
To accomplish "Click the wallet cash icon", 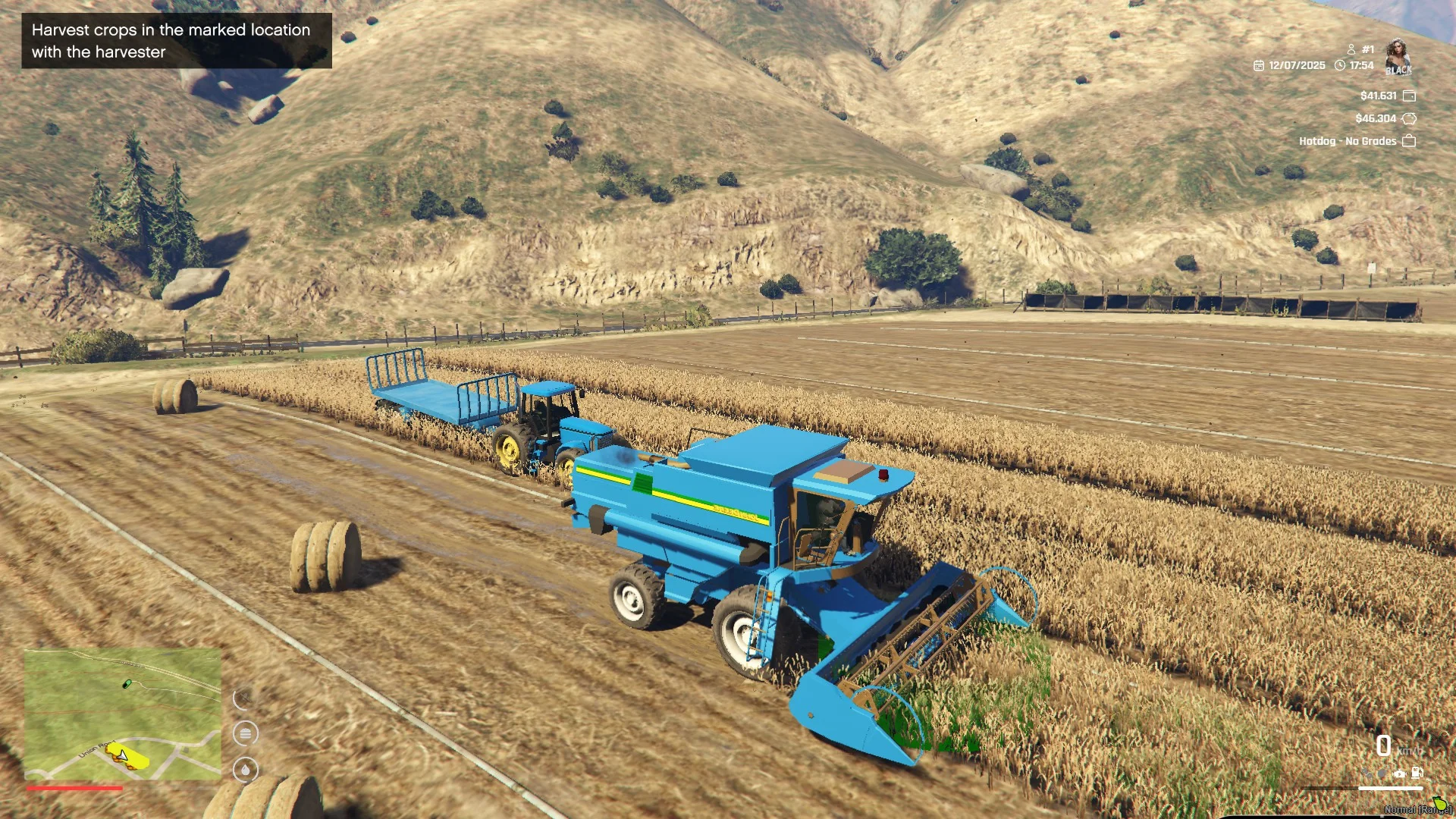I will pyautogui.click(x=1409, y=96).
